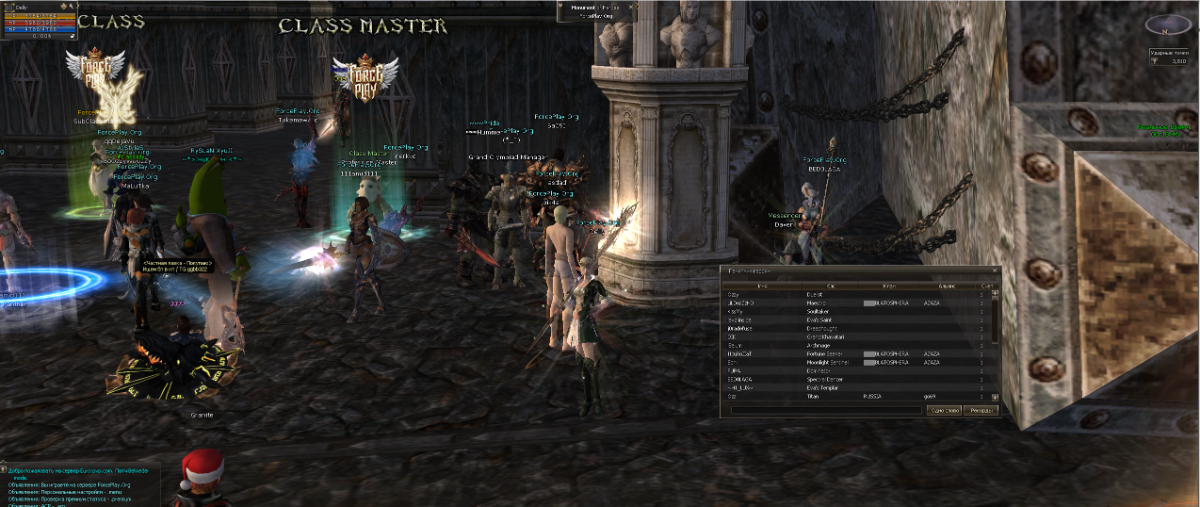Close the player search window
The height and width of the screenshot is (507, 1200).
[993, 271]
